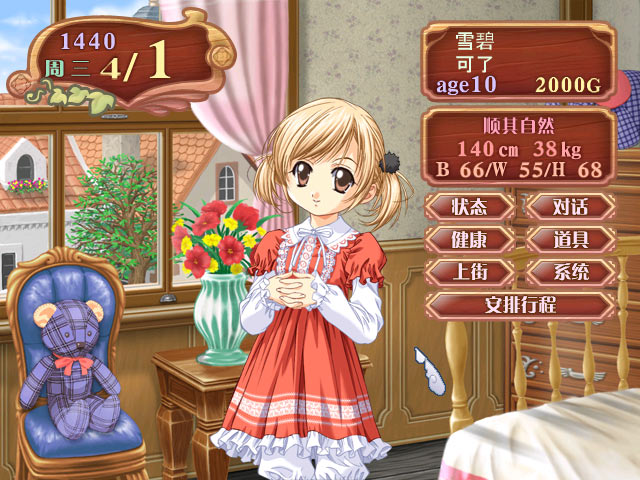This screenshot has width=640, height=480.
Task: Open the 道具 items menu
Action: (x=570, y=239)
